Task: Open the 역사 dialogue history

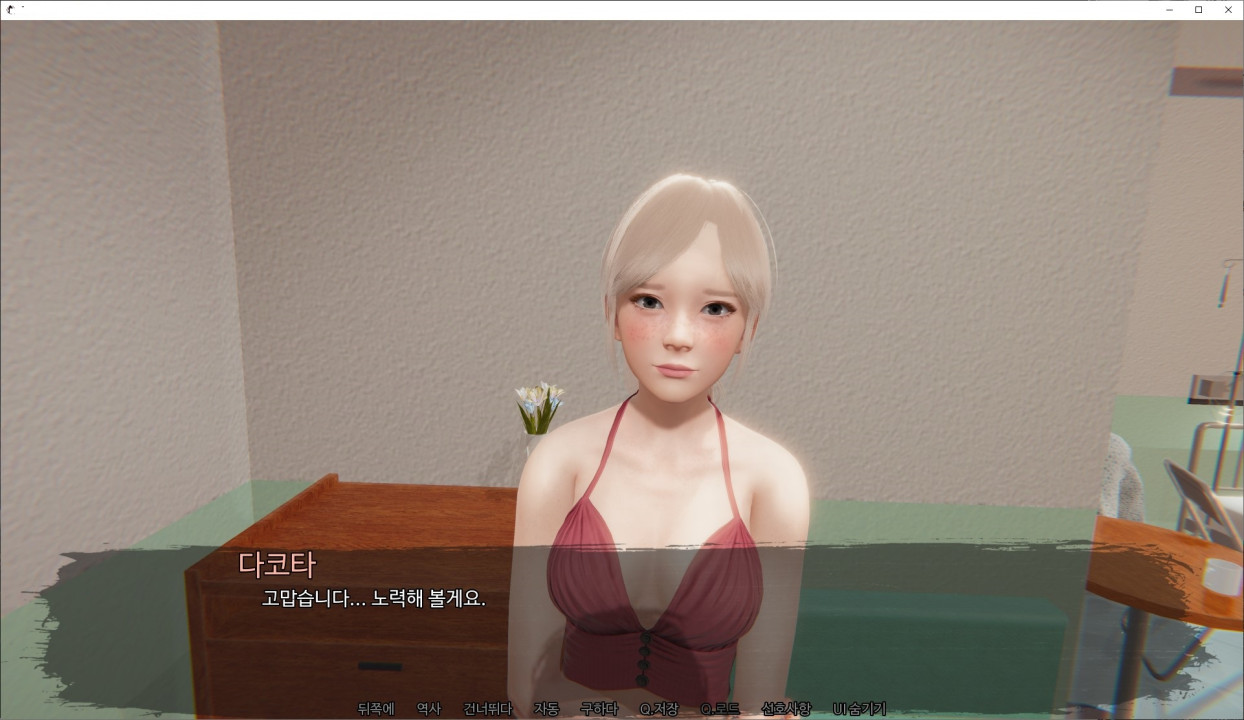Action: coord(428,709)
